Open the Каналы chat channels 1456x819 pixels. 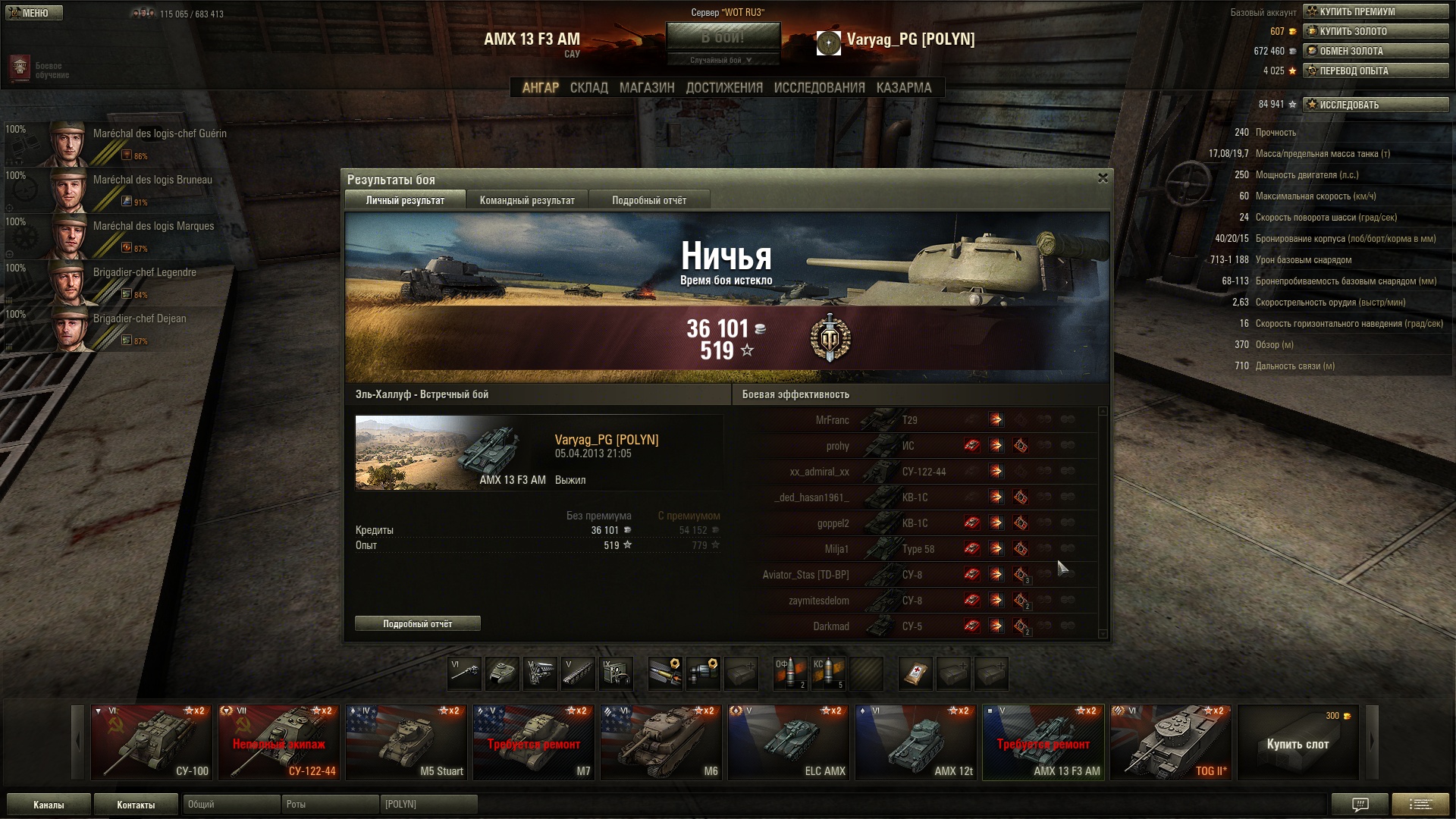click(x=49, y=805)
